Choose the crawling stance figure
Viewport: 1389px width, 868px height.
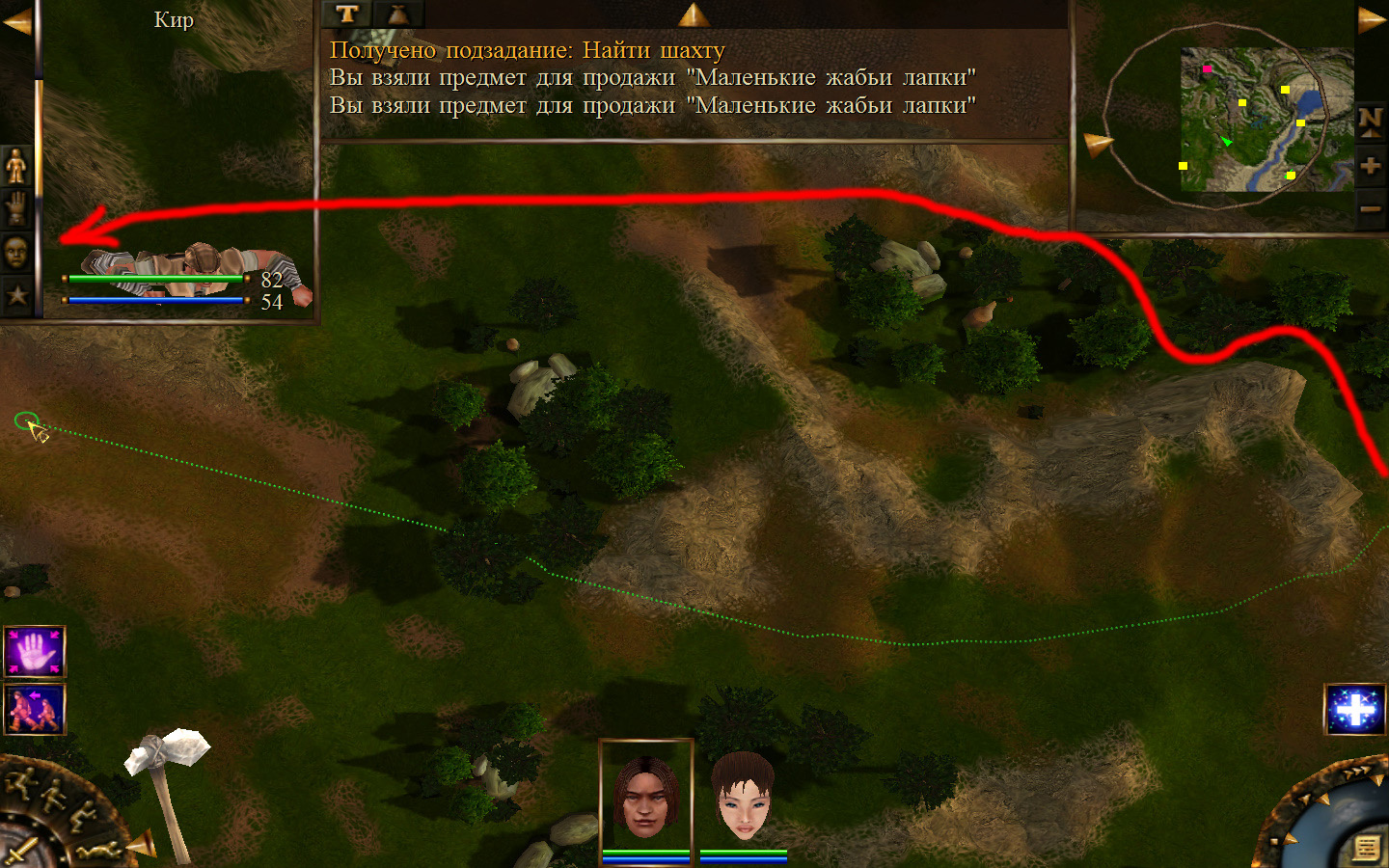[x=98, y=849]
